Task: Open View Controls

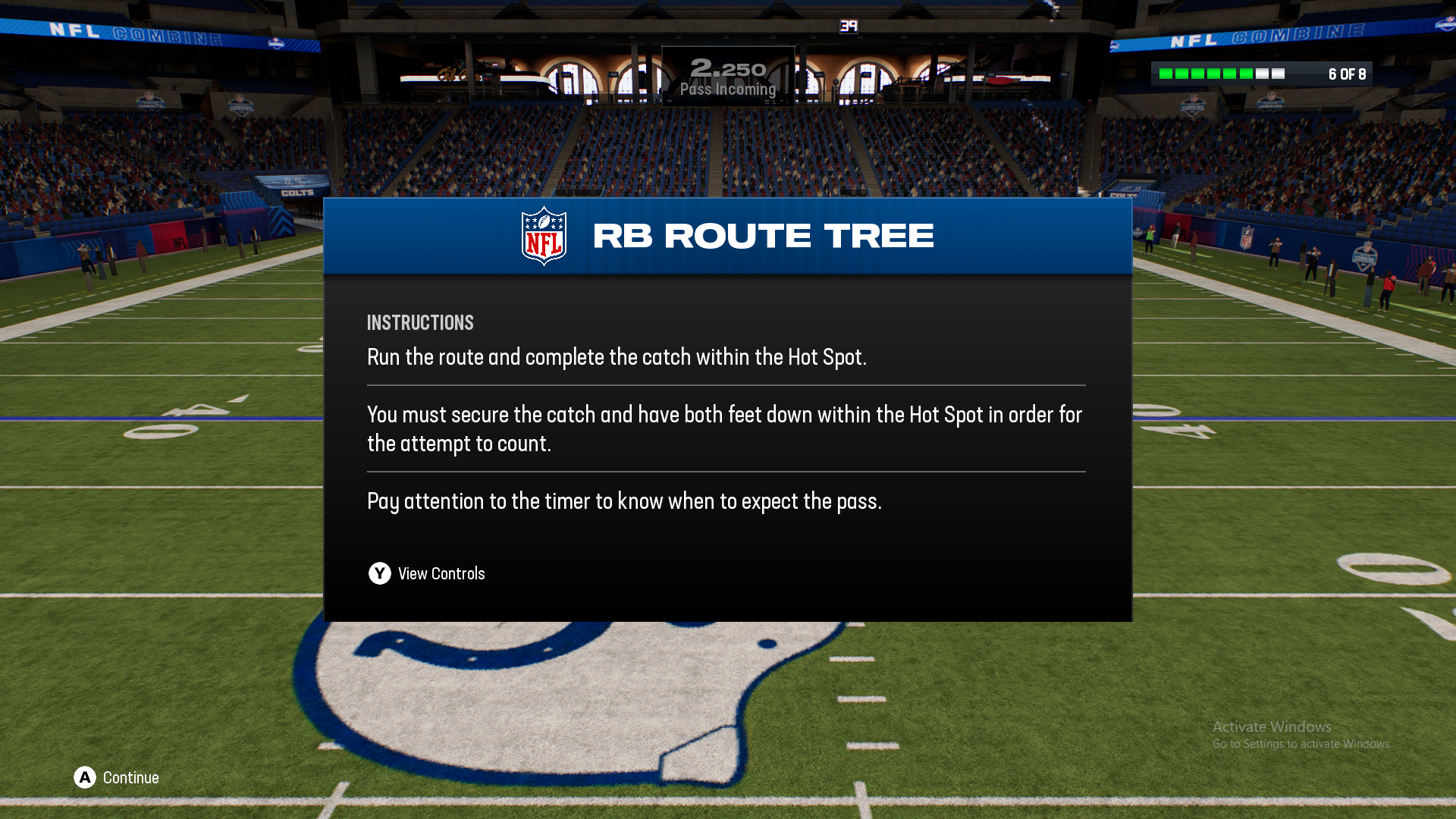Action: pyautogui.click(x=441, y=574)
